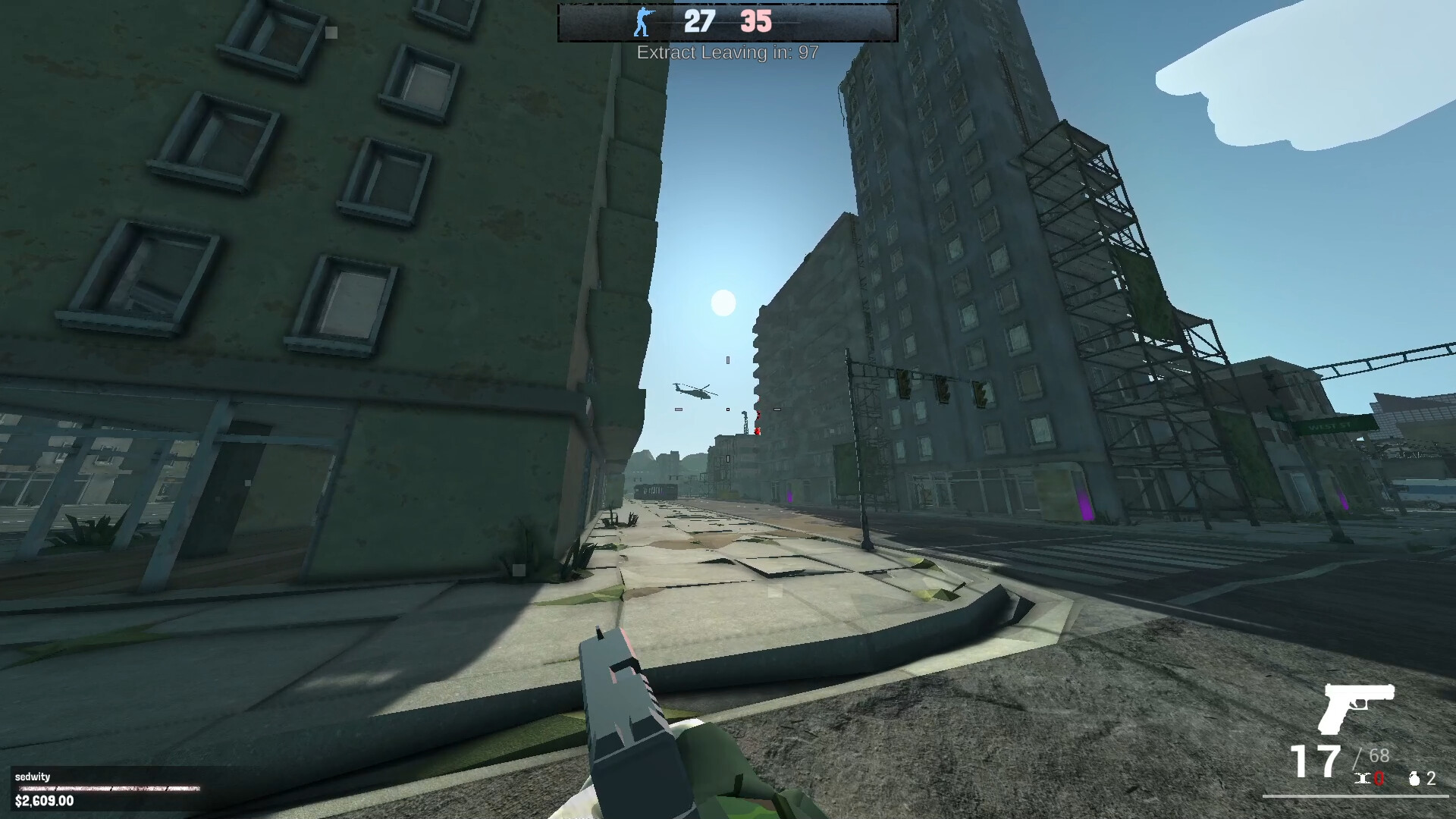Click the red zero next to armor icon
The height and width of the screenshot is (819, 1456).
pos(1379,778)
